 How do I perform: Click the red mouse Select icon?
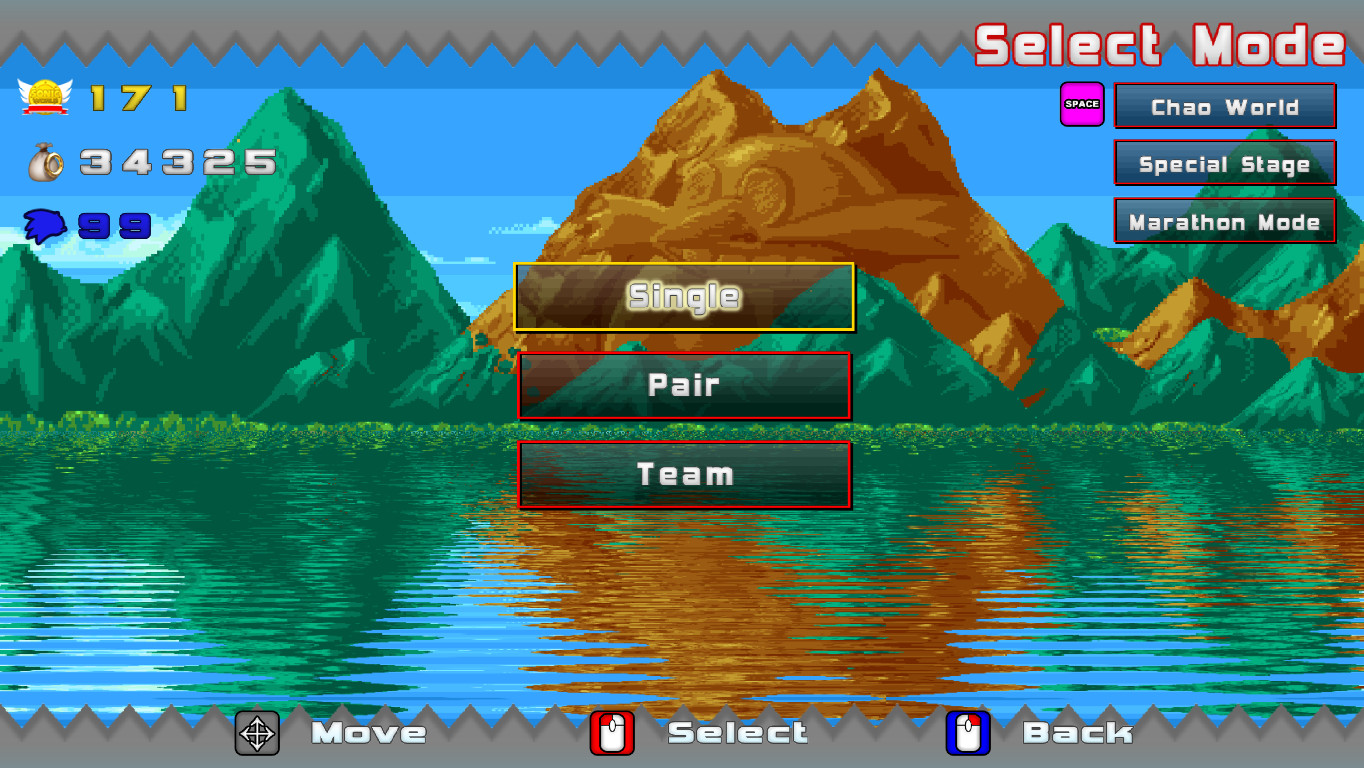click(612, 733)
